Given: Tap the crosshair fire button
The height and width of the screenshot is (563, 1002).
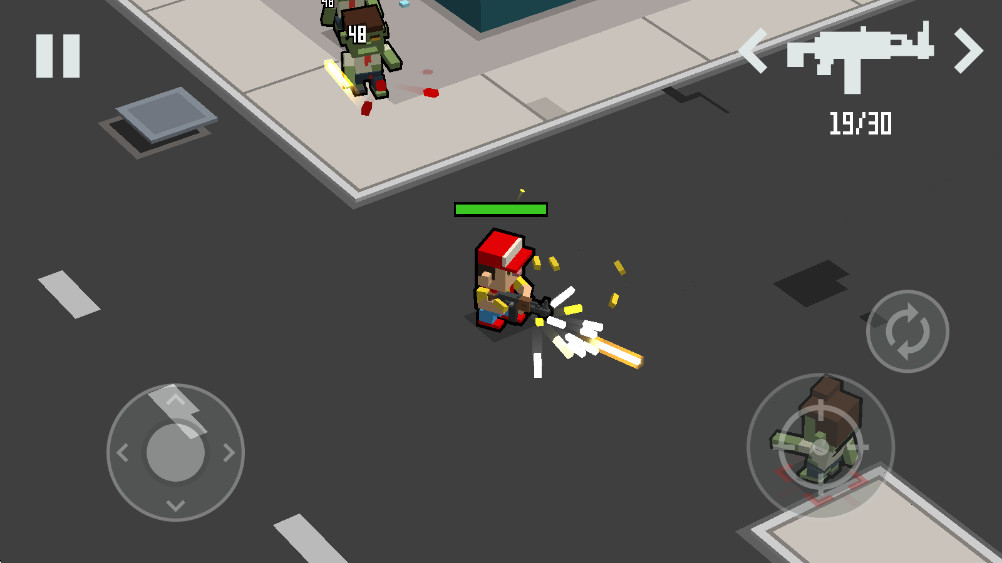Looking at the screenshot, I should (x=820, y=445).
